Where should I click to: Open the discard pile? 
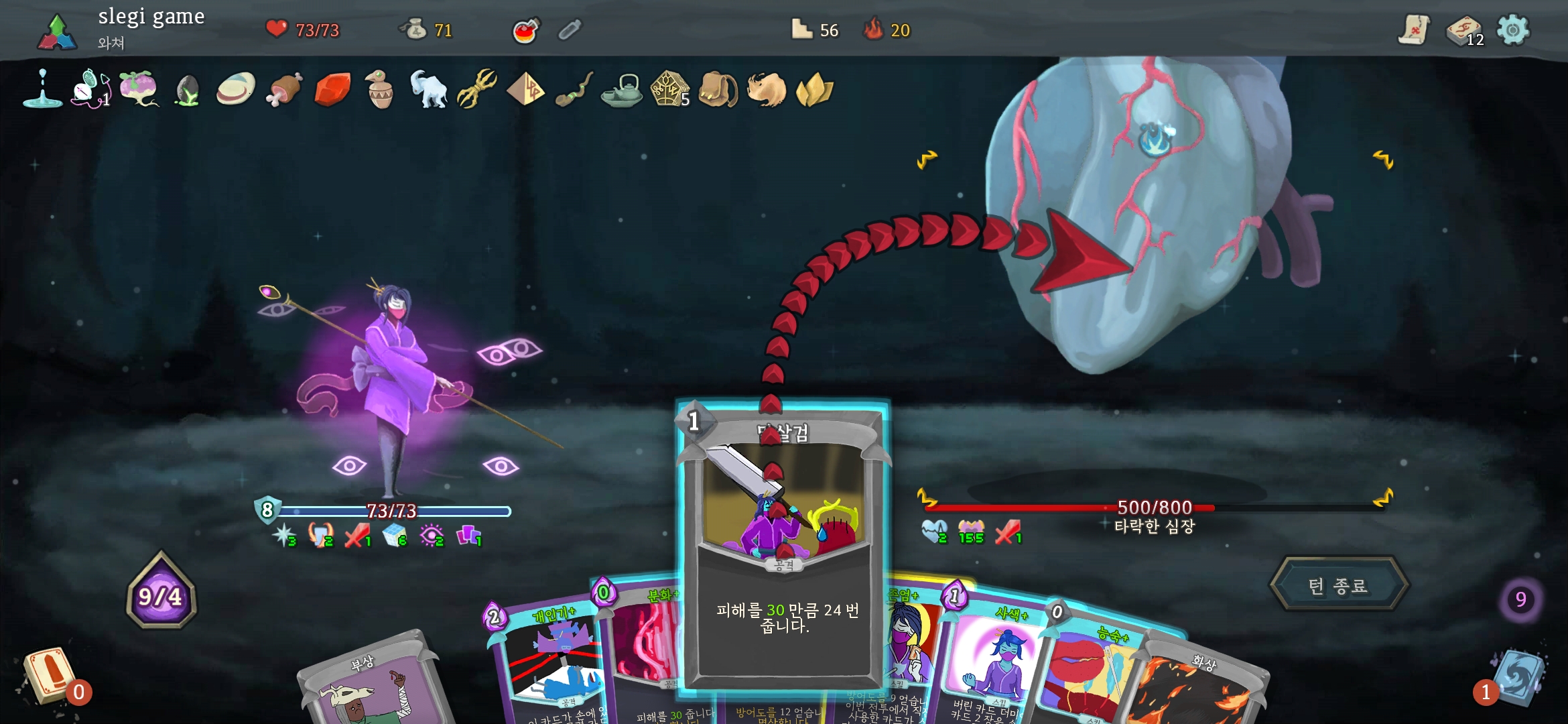[x=1518, y=677]
